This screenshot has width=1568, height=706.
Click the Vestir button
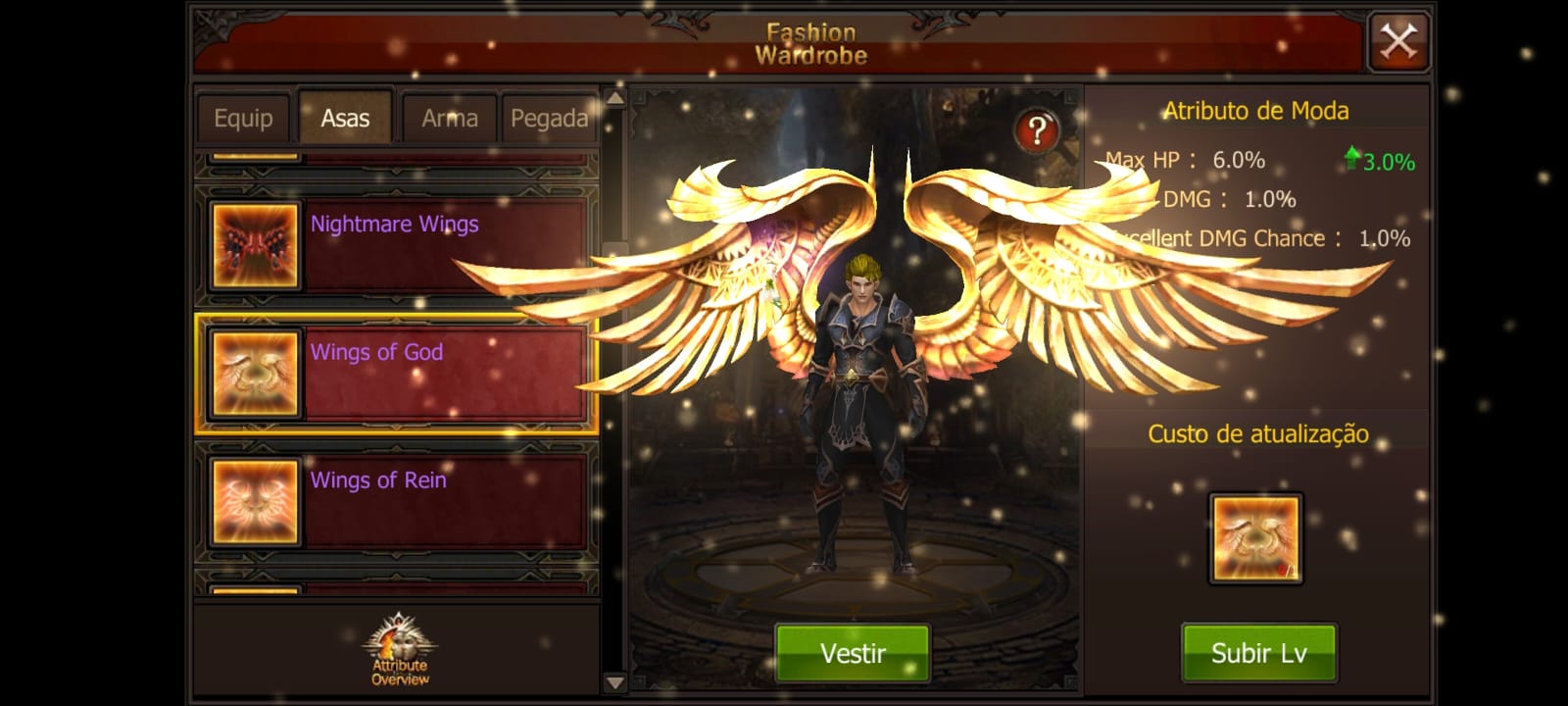(853, 653)
